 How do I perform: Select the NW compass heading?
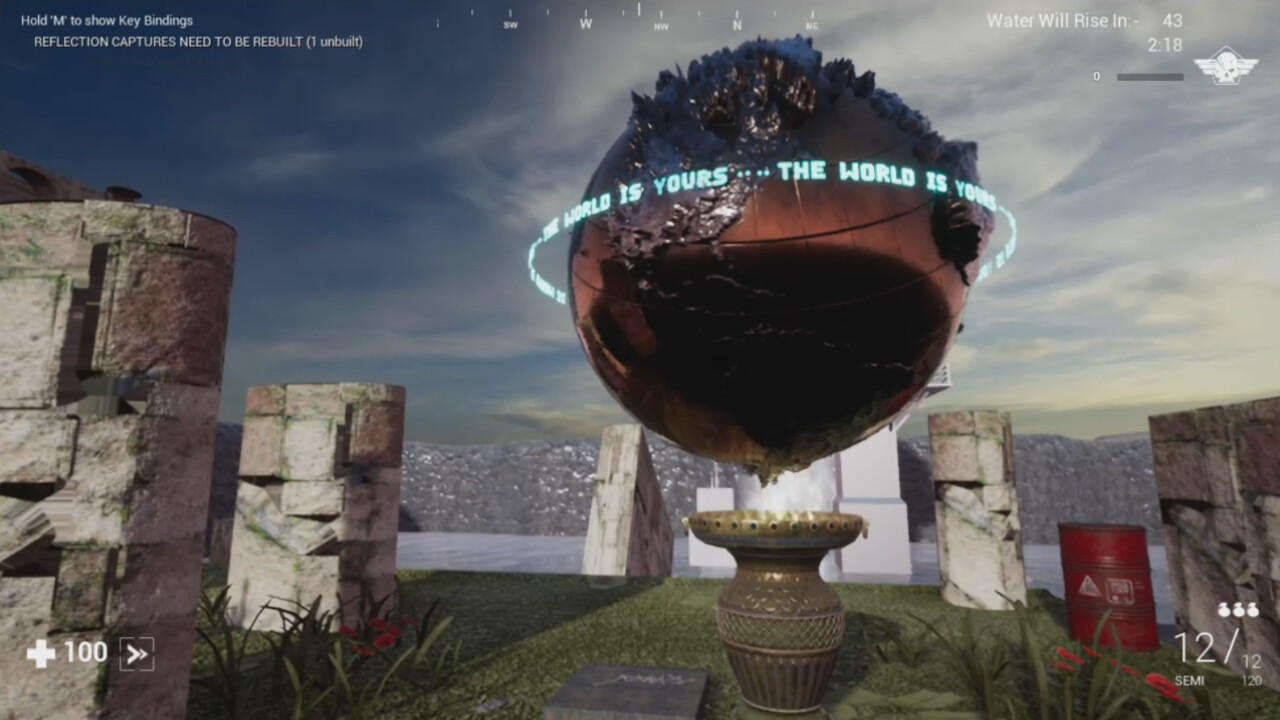pos(662,25)
